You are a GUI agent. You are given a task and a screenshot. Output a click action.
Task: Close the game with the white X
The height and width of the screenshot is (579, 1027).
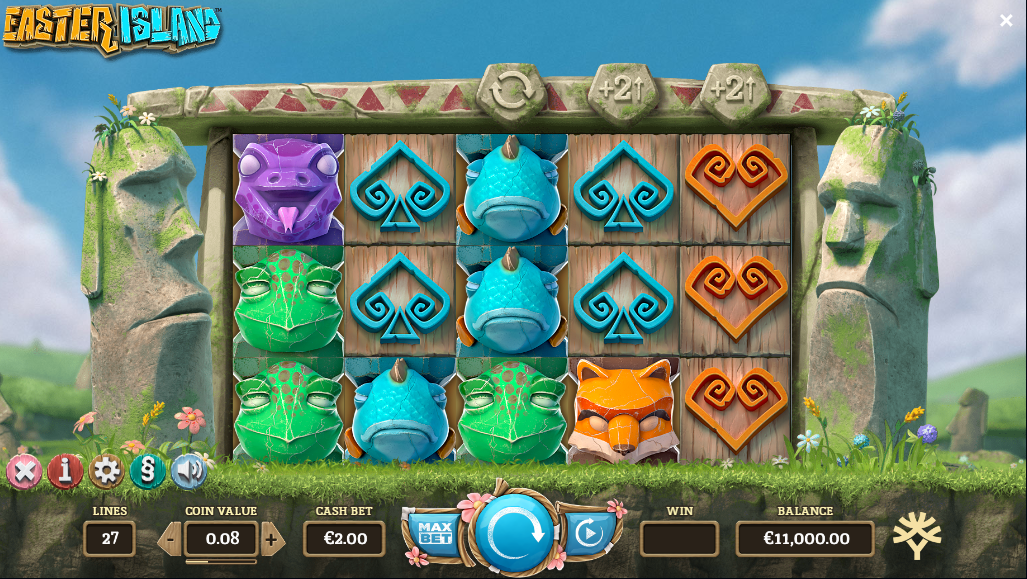[1006, 20]
